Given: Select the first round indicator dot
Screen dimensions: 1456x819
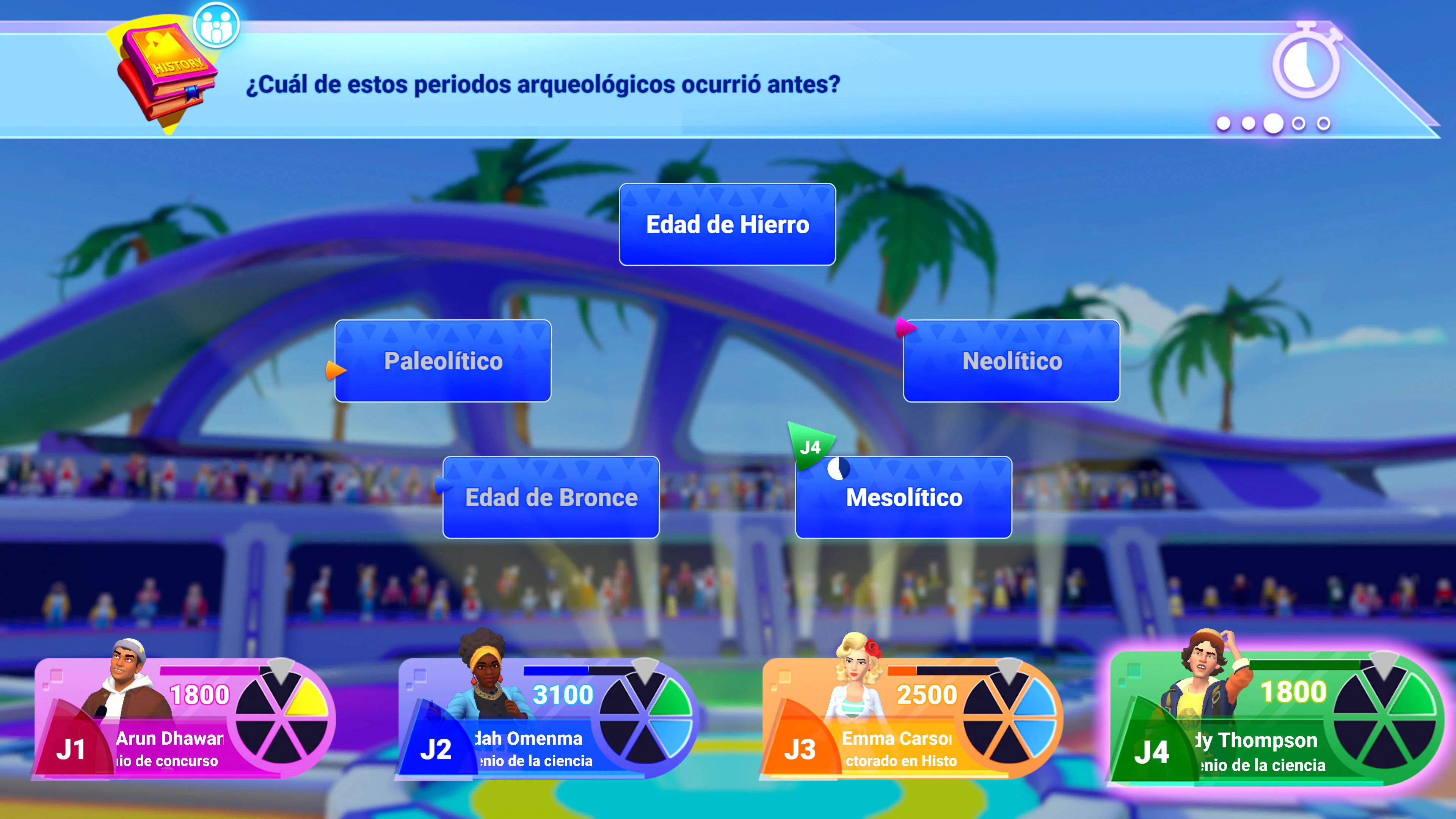Looking at the screenshot, I should click(x=1224, y=125).
